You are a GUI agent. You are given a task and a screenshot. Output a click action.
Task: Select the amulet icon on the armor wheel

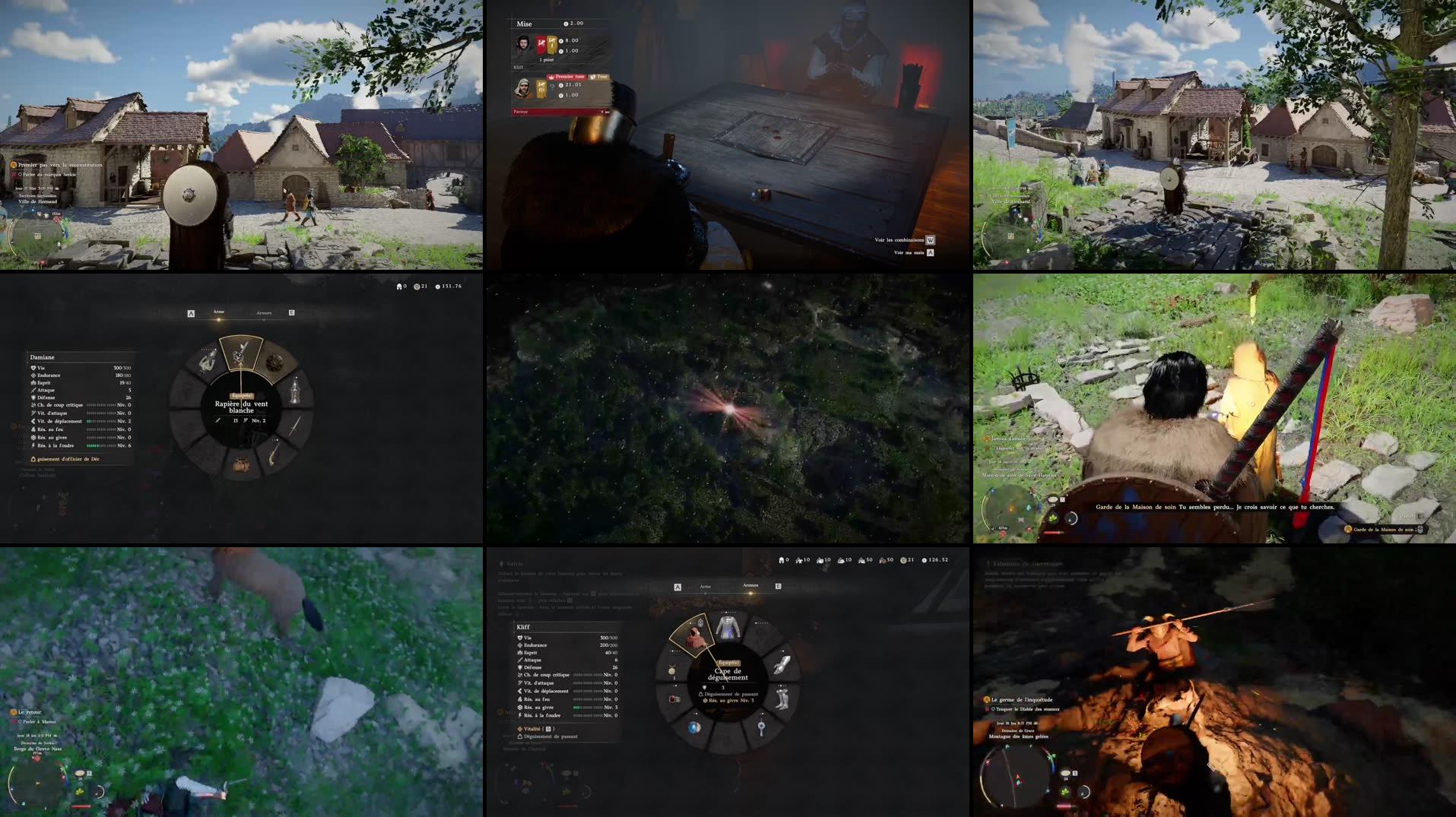click(x=672, y=668)
